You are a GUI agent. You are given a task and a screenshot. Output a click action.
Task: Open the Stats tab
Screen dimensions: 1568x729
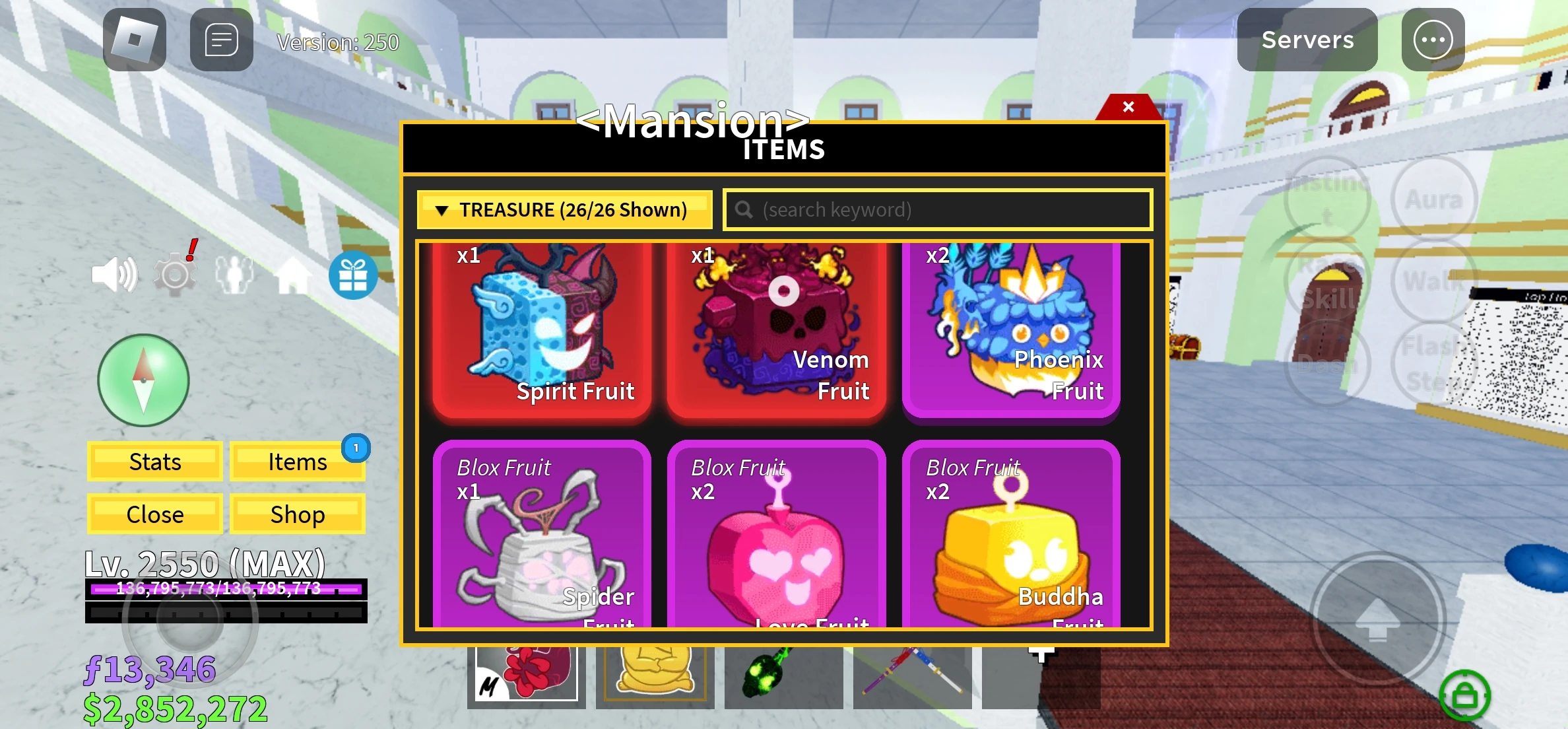[154, 462]
